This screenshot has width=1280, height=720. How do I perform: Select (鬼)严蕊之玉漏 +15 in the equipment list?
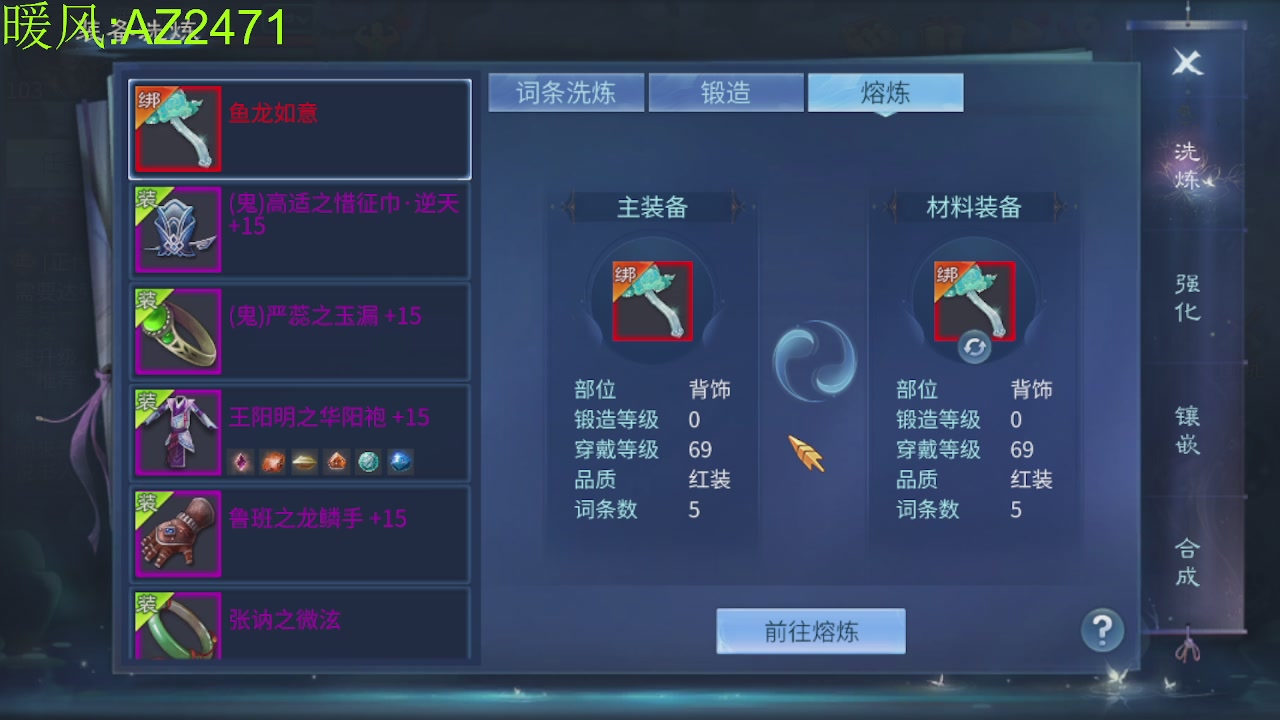tap(300, 330)
